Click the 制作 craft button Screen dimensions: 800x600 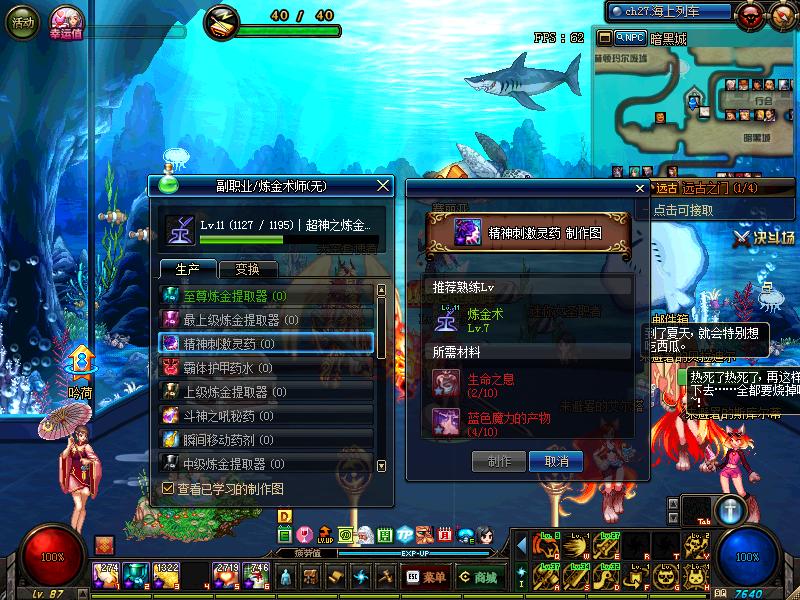click(x=500, y=461)
